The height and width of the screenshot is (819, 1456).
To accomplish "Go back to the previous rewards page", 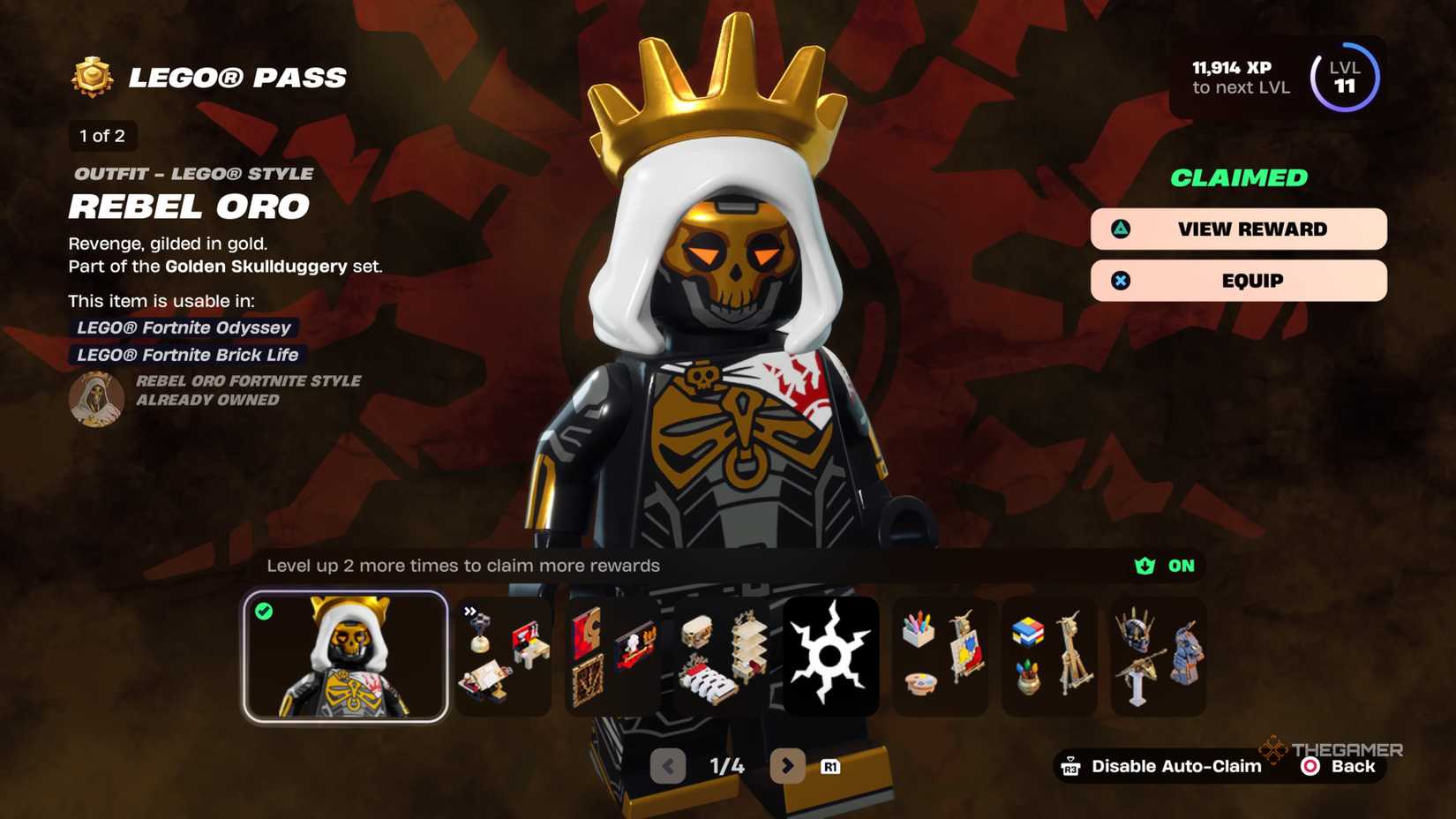I will click(668, 766).
